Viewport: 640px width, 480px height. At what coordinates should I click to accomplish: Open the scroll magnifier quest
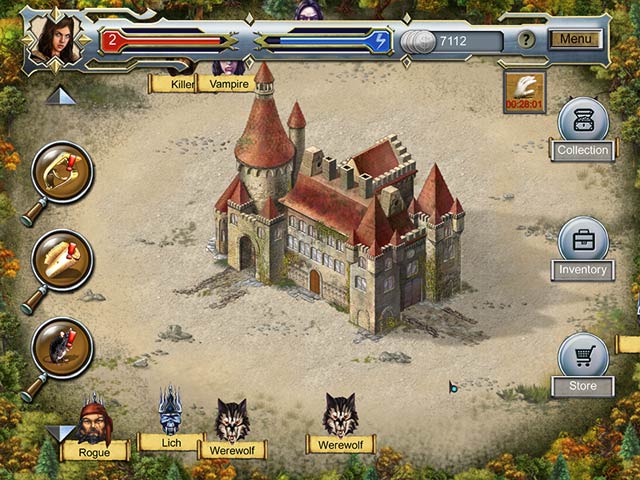pyautogui.click(x=62, y=260)
